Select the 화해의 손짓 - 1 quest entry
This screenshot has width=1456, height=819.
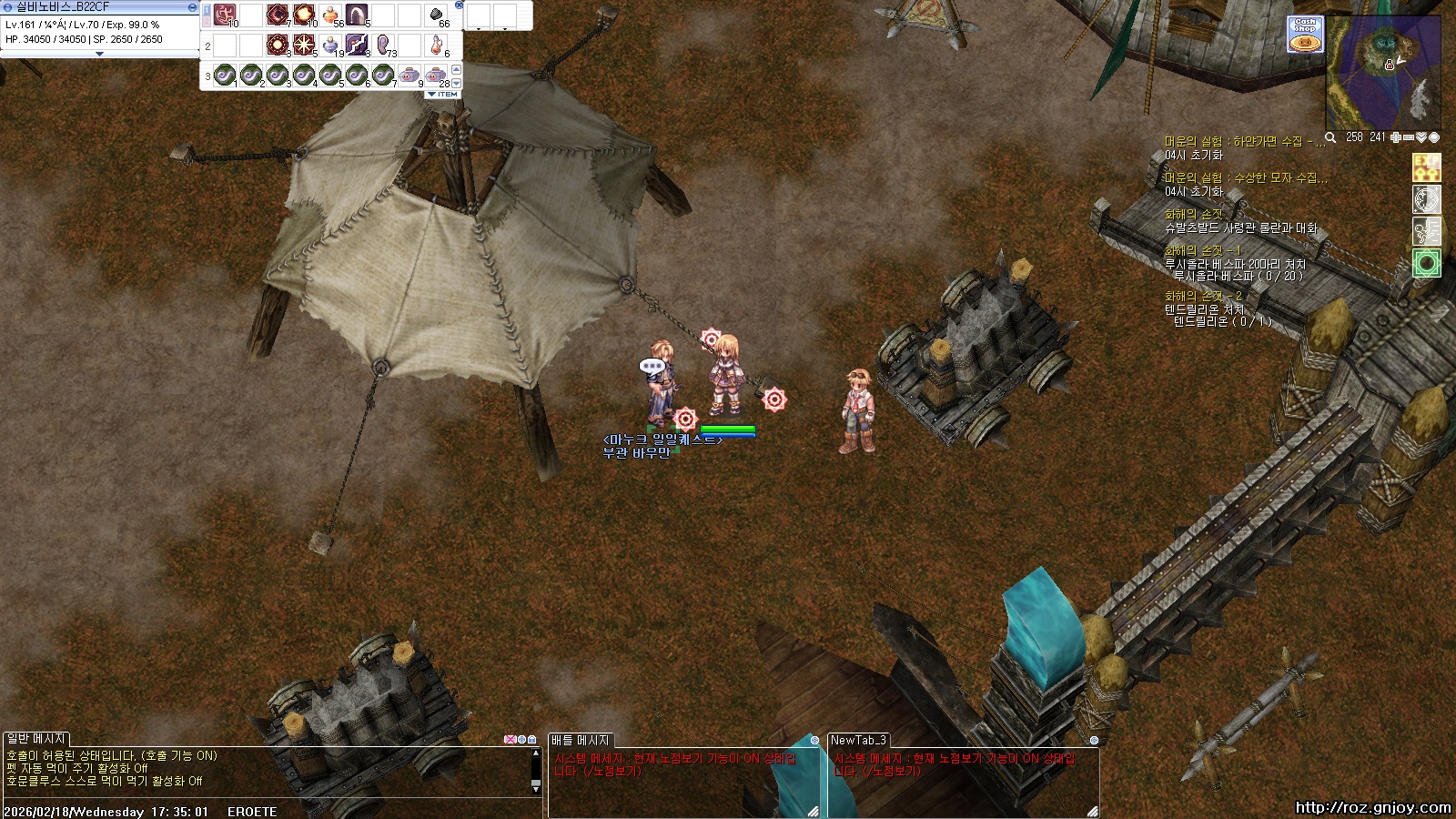point(1202,250)
